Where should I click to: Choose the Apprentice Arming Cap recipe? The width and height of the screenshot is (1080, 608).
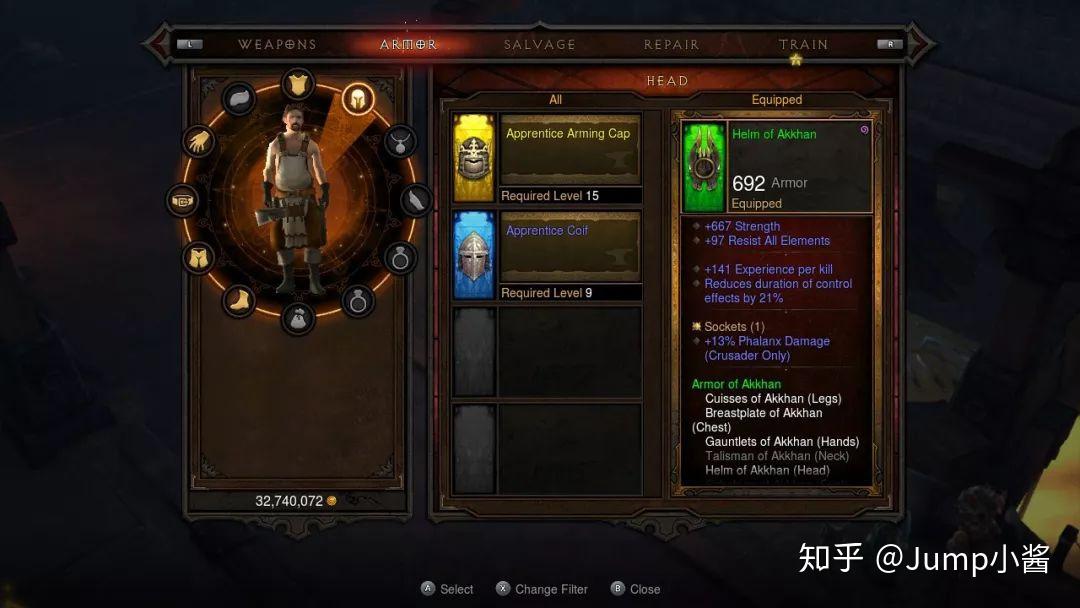click(546, 159)
